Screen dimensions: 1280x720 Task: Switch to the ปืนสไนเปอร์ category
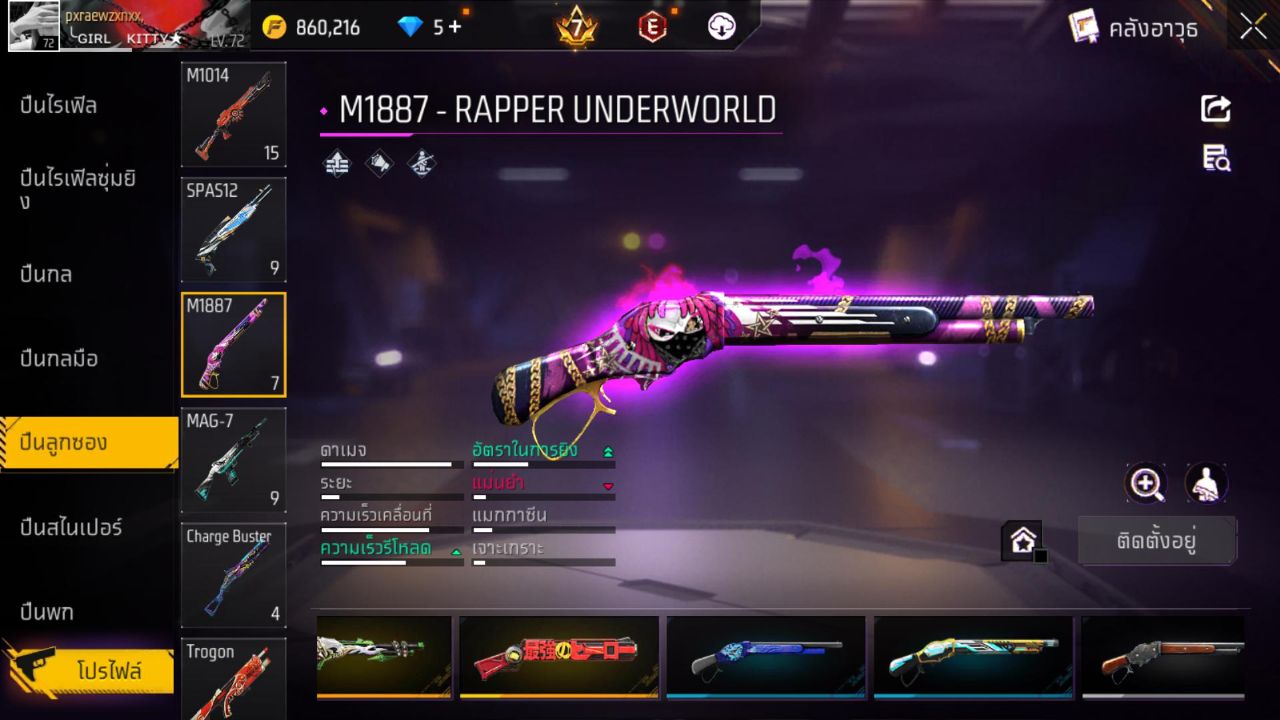70,527
